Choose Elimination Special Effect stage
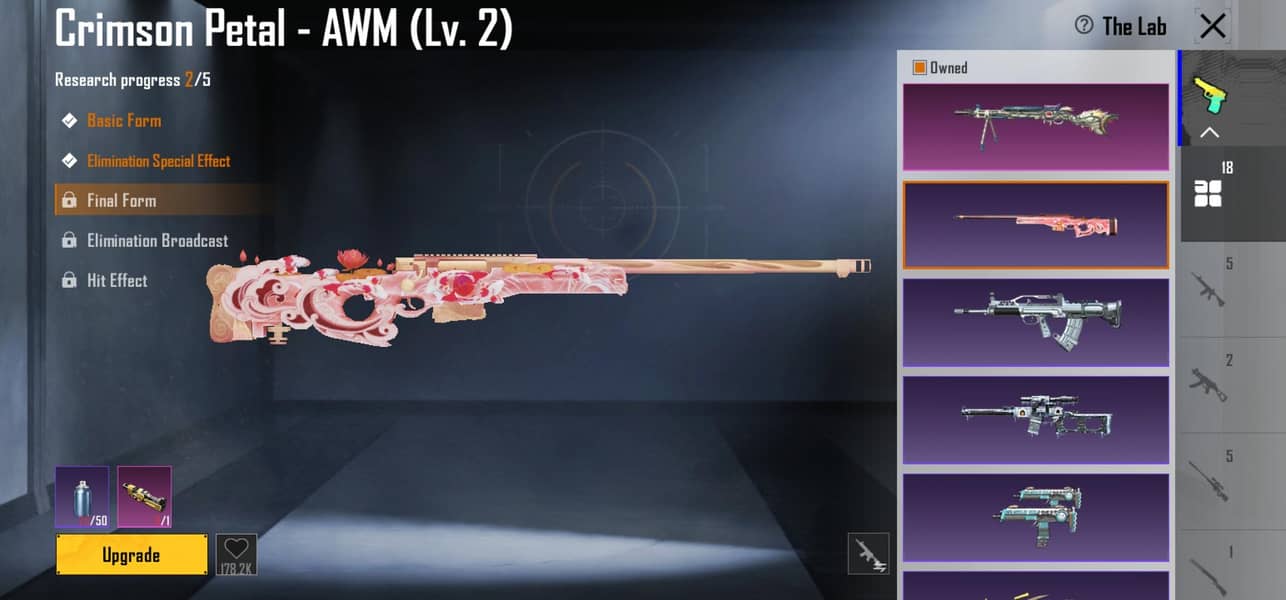The image size is (1286, 600). tap(158, 161)
